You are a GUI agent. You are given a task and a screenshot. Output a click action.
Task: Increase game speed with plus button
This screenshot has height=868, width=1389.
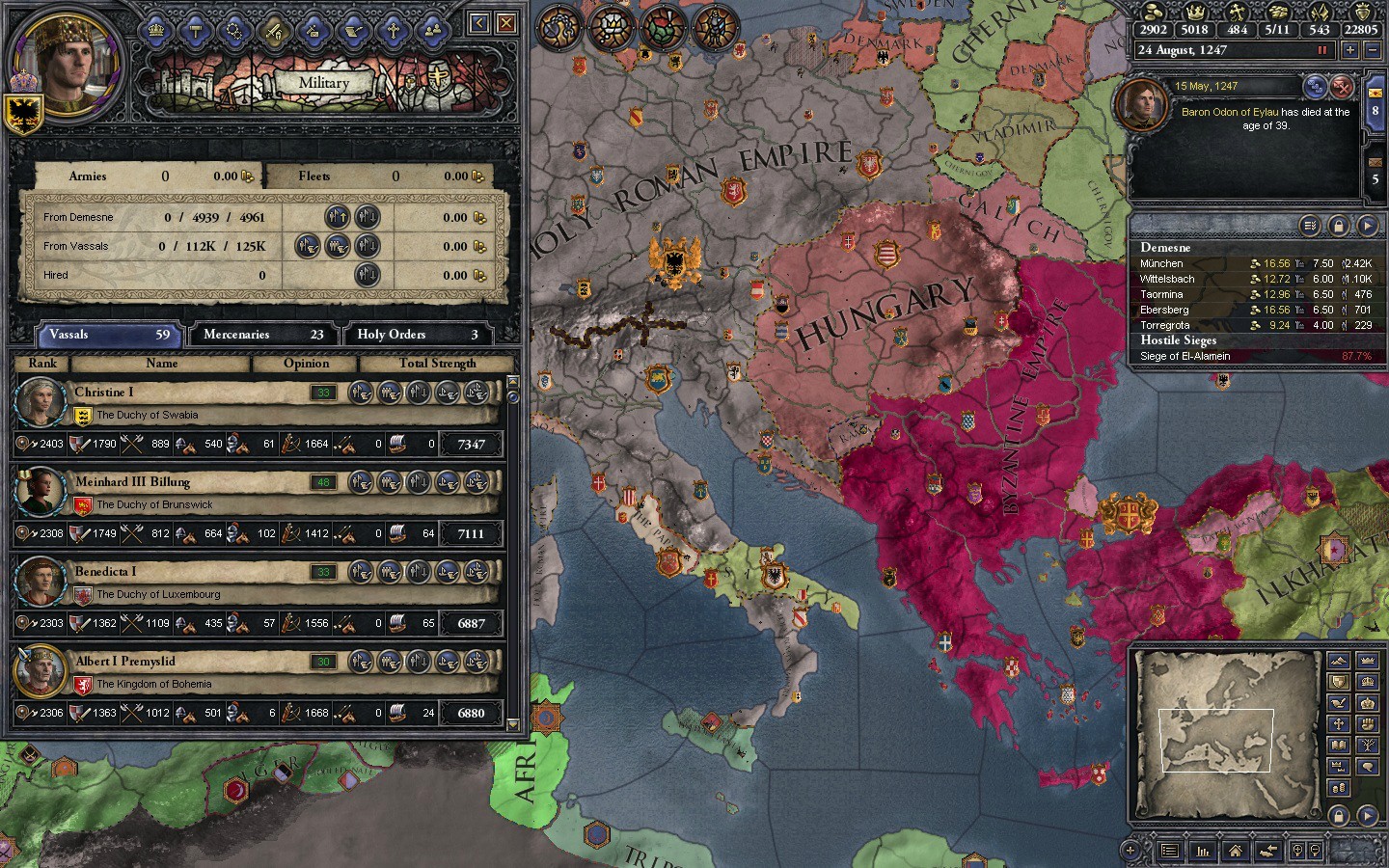tap(1349, 50)
